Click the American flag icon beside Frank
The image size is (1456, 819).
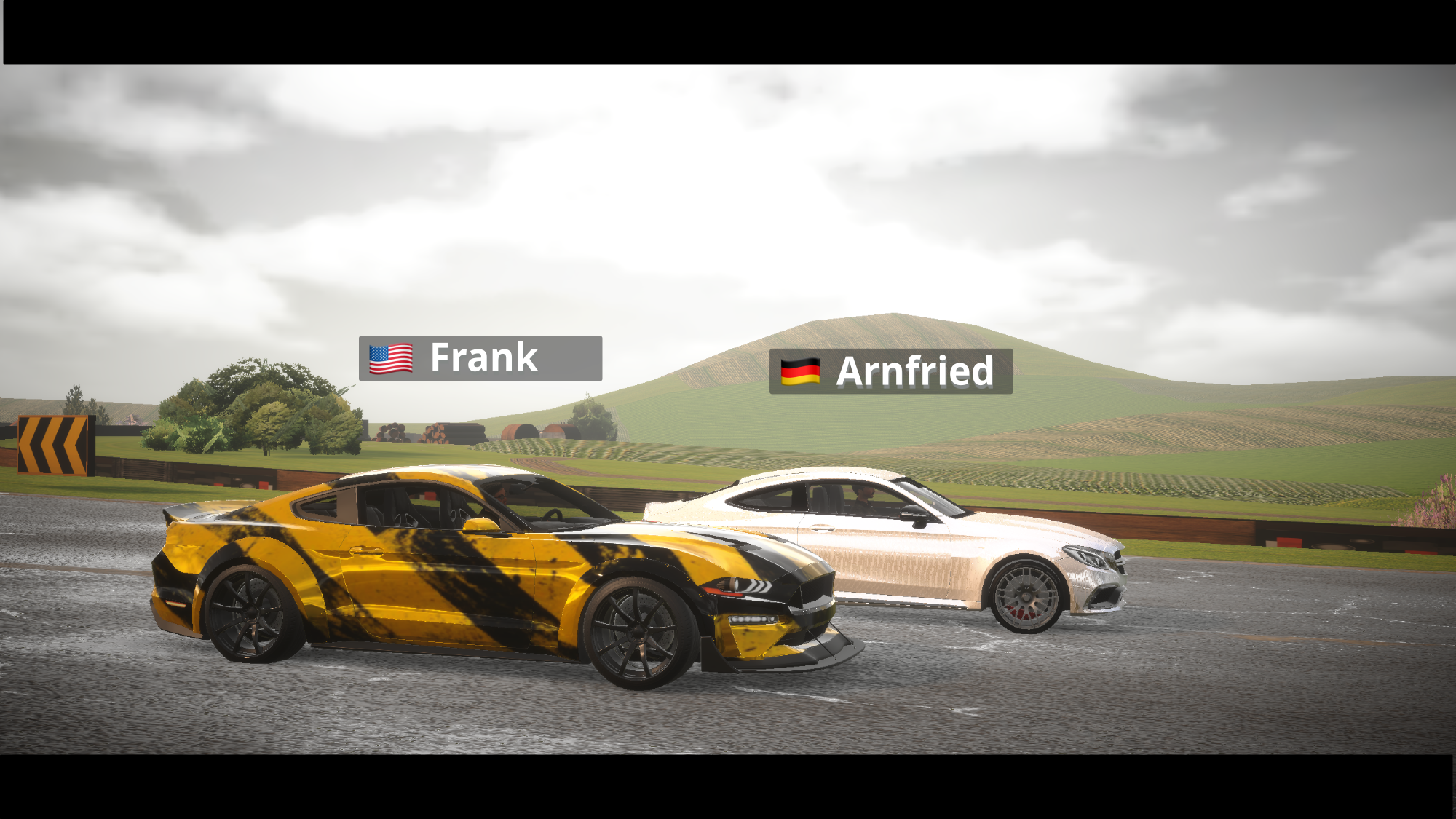click(390, 357)
